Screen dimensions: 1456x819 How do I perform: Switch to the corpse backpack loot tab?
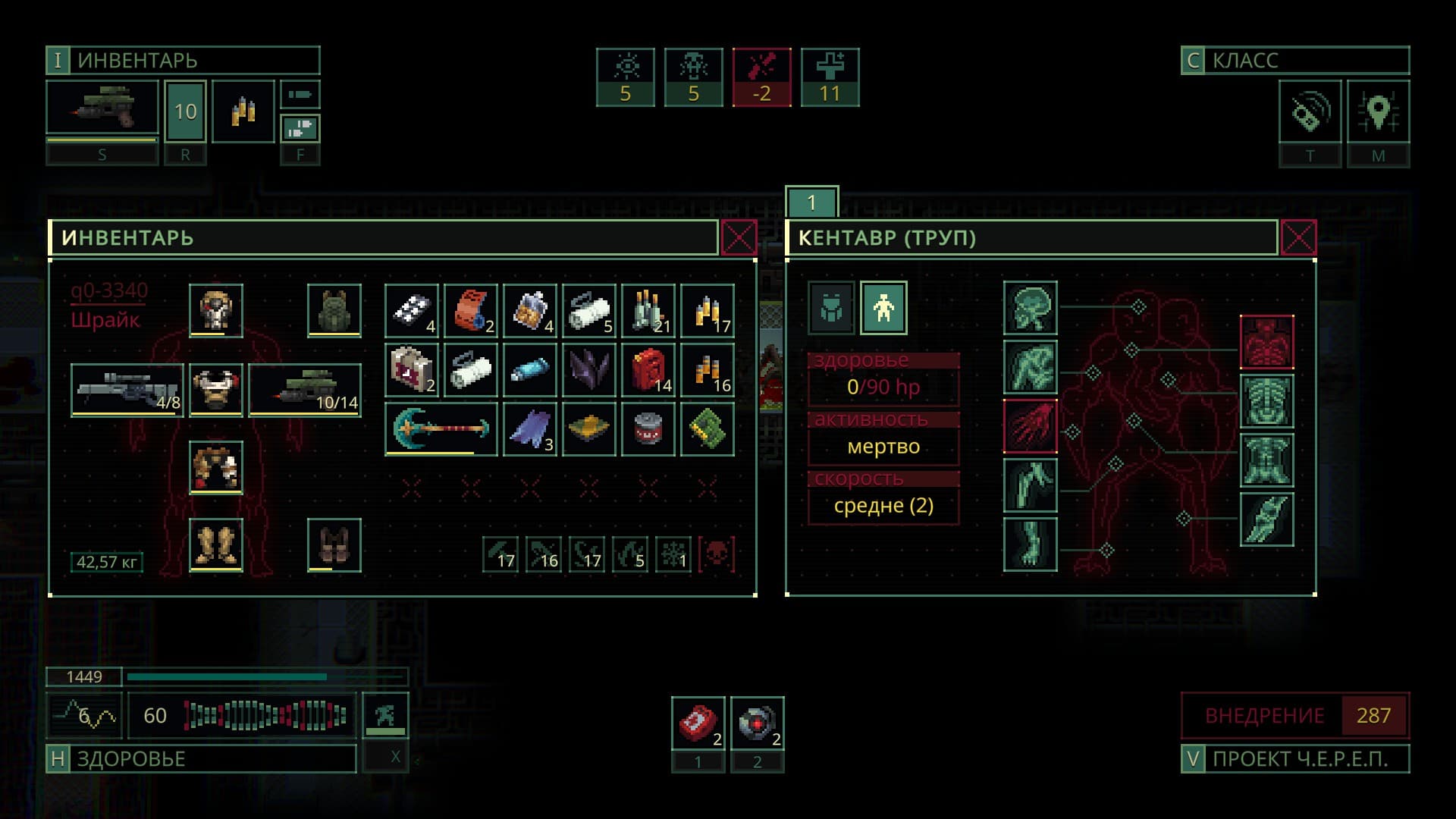[x=831, y=308]
